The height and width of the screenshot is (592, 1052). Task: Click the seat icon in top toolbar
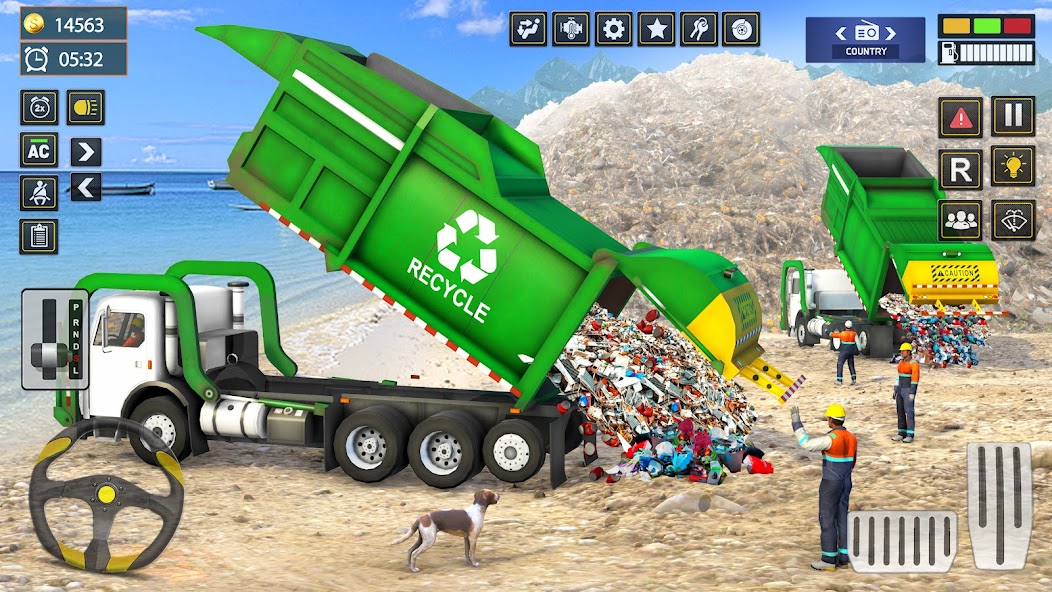coord(528,28)
